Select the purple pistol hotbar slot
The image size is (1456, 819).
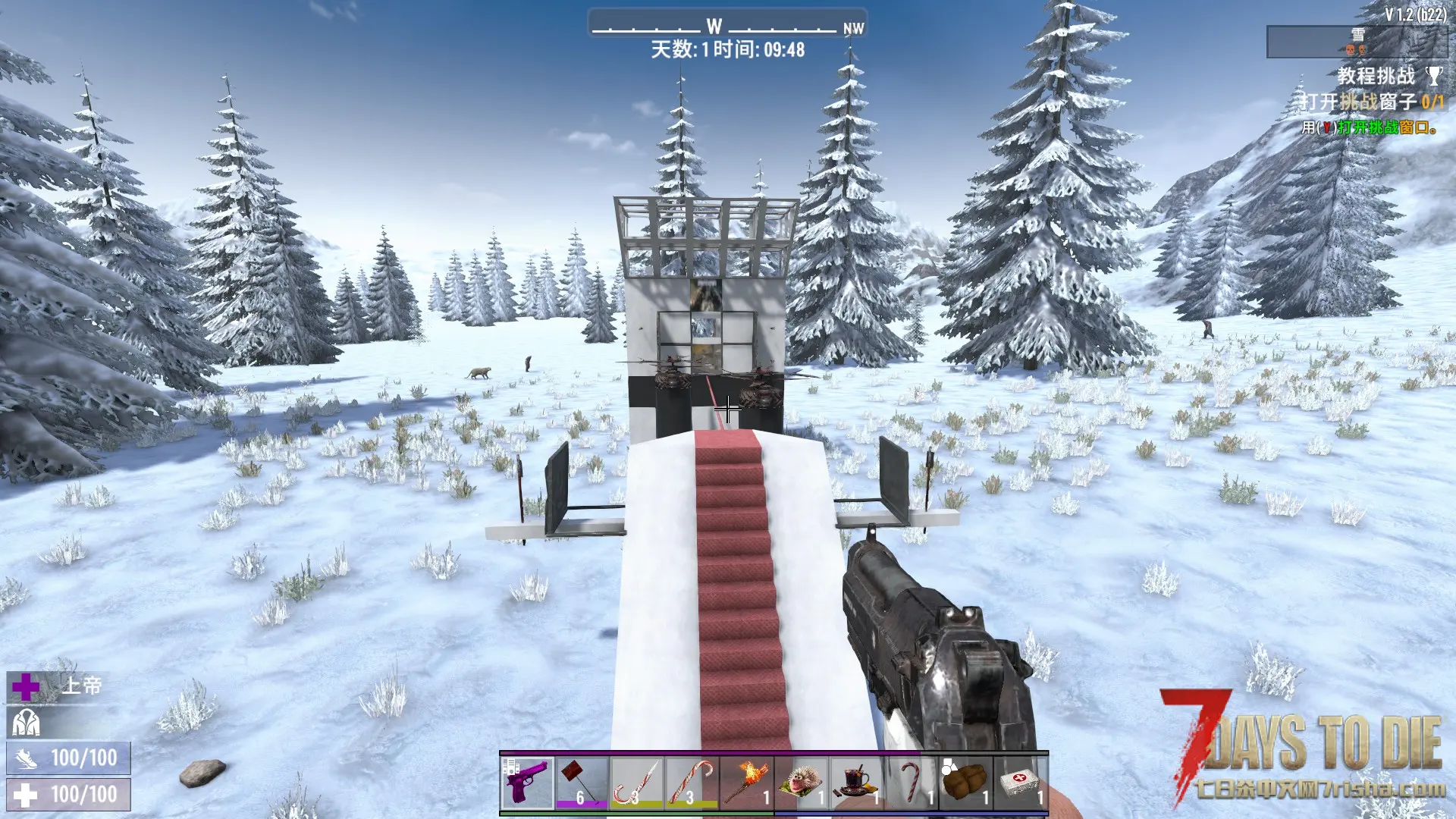pos(527,783)
